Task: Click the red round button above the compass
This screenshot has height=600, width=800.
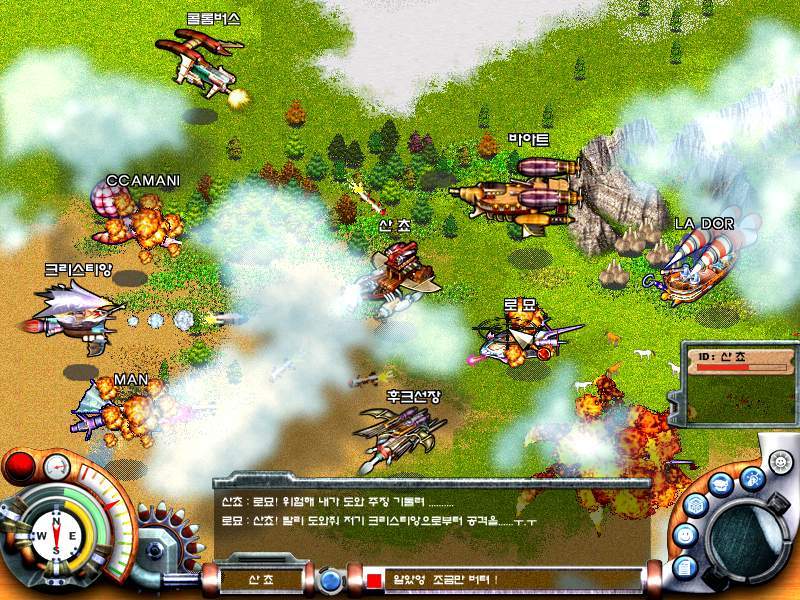Action: pos(19,466)
